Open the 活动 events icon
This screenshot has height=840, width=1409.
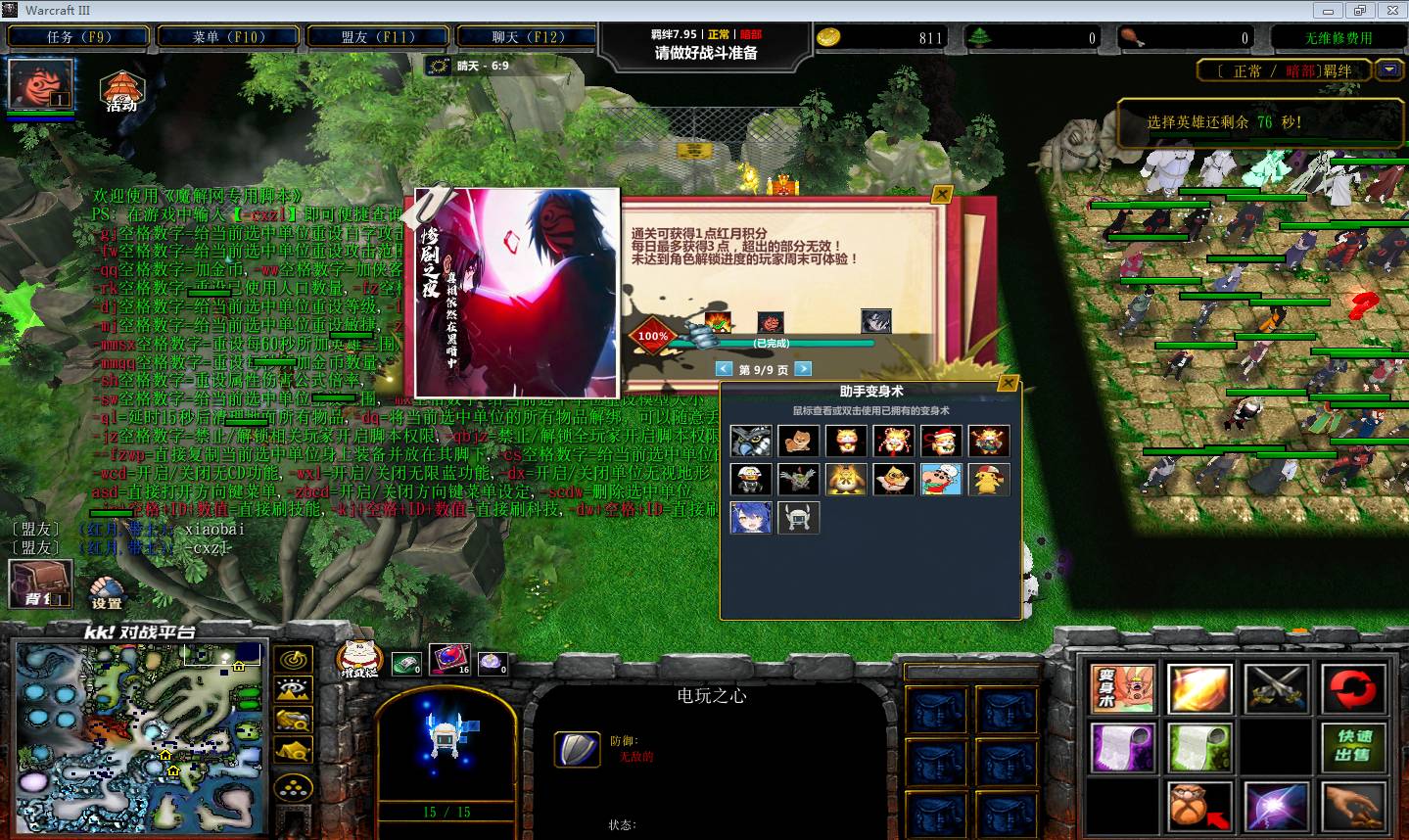pos(121,91)
